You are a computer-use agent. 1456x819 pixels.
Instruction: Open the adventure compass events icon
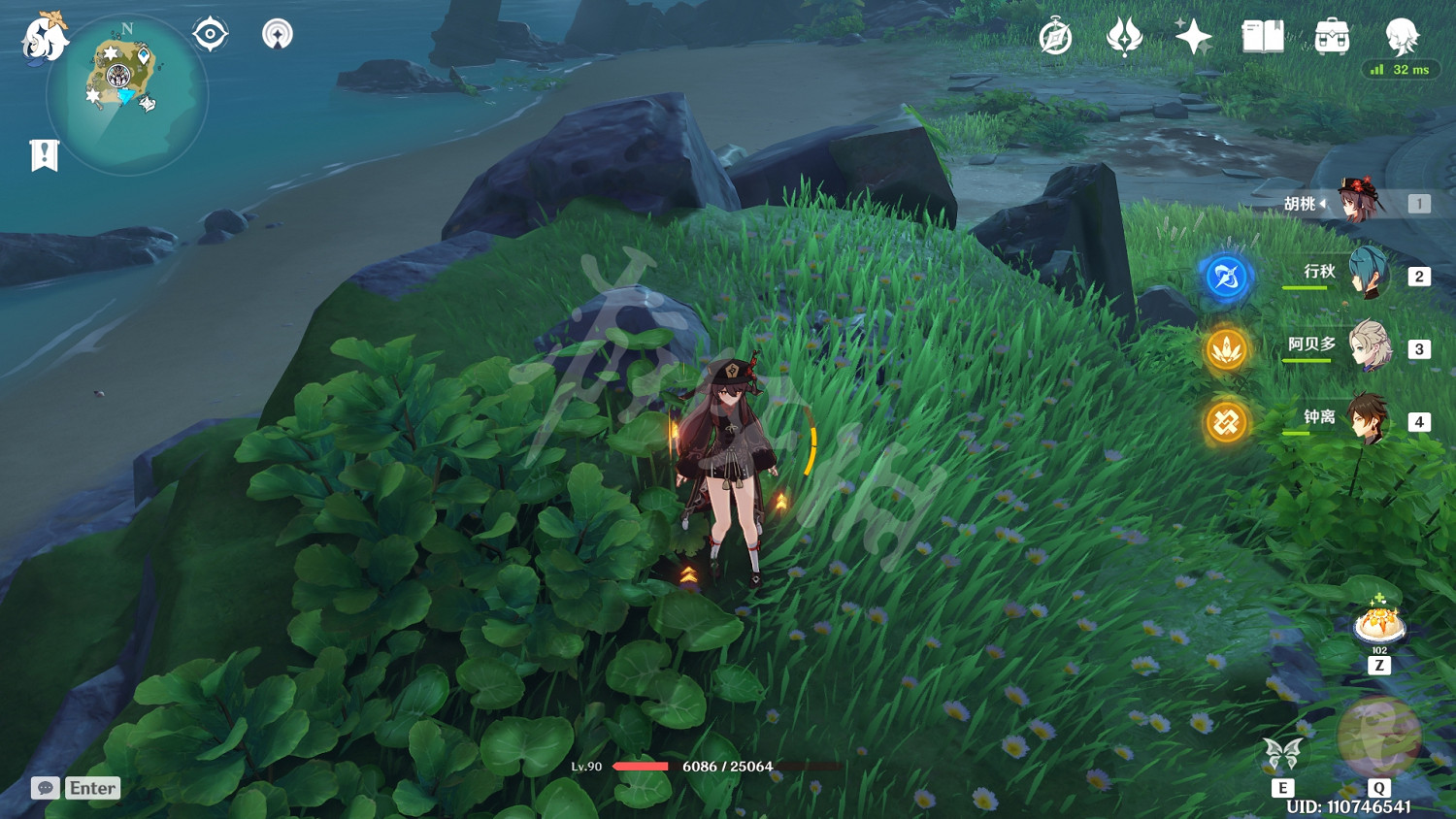pyautogui.click(x=1055, y=38)
